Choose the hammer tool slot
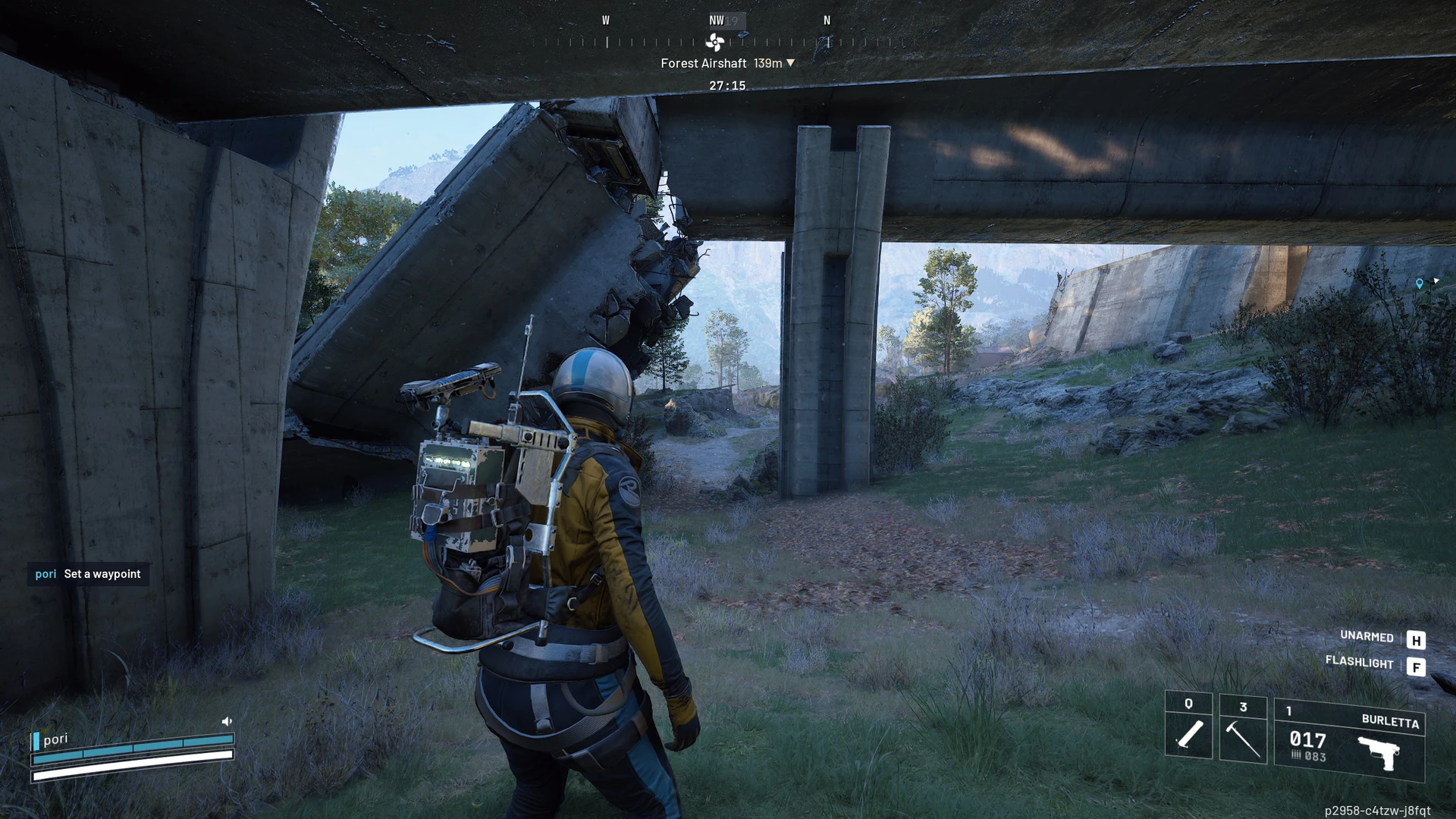The width and height of the screenshot is (1456, 819). (1243, 730)
